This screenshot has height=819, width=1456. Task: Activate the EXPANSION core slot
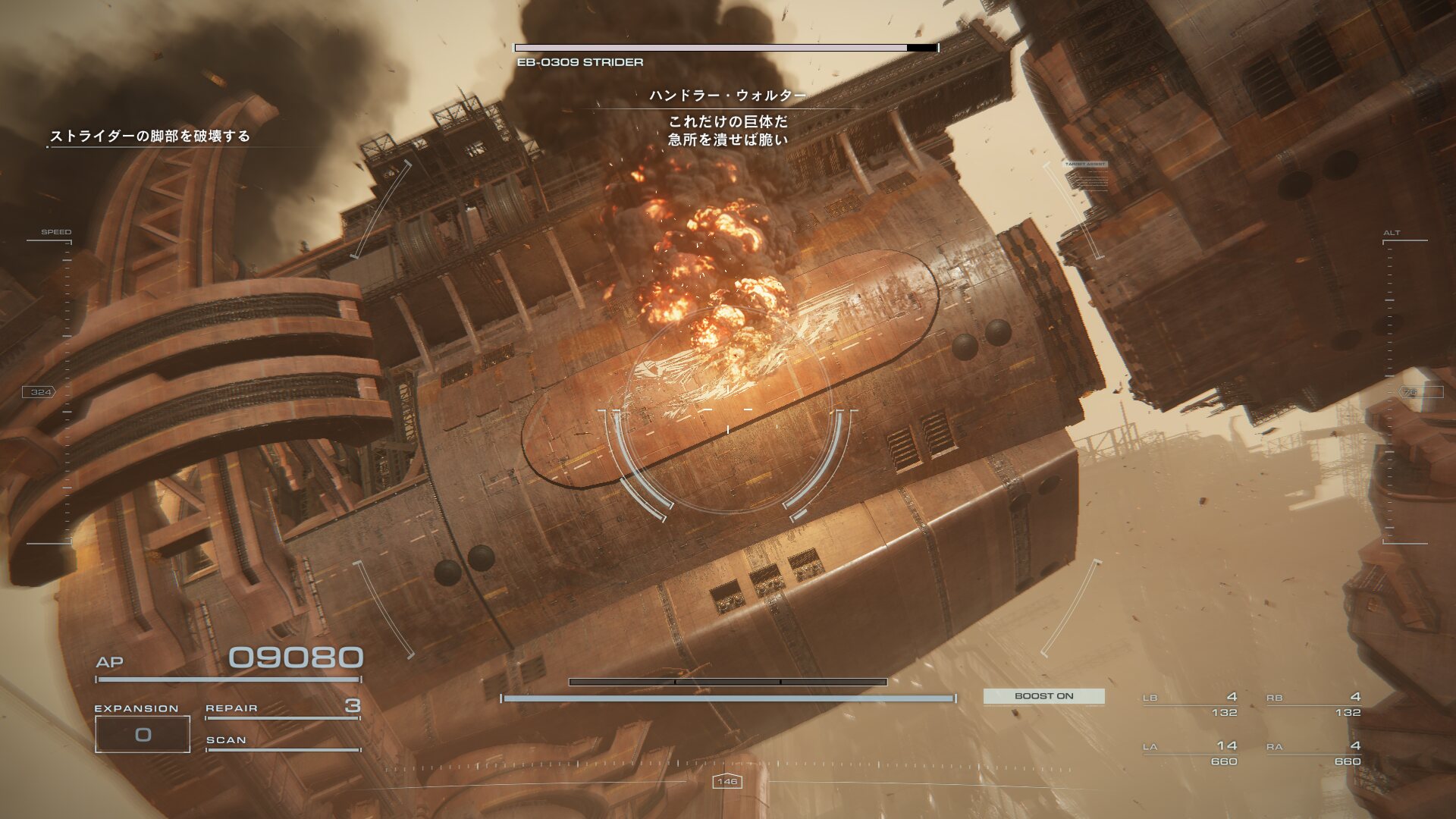point(143,733)
